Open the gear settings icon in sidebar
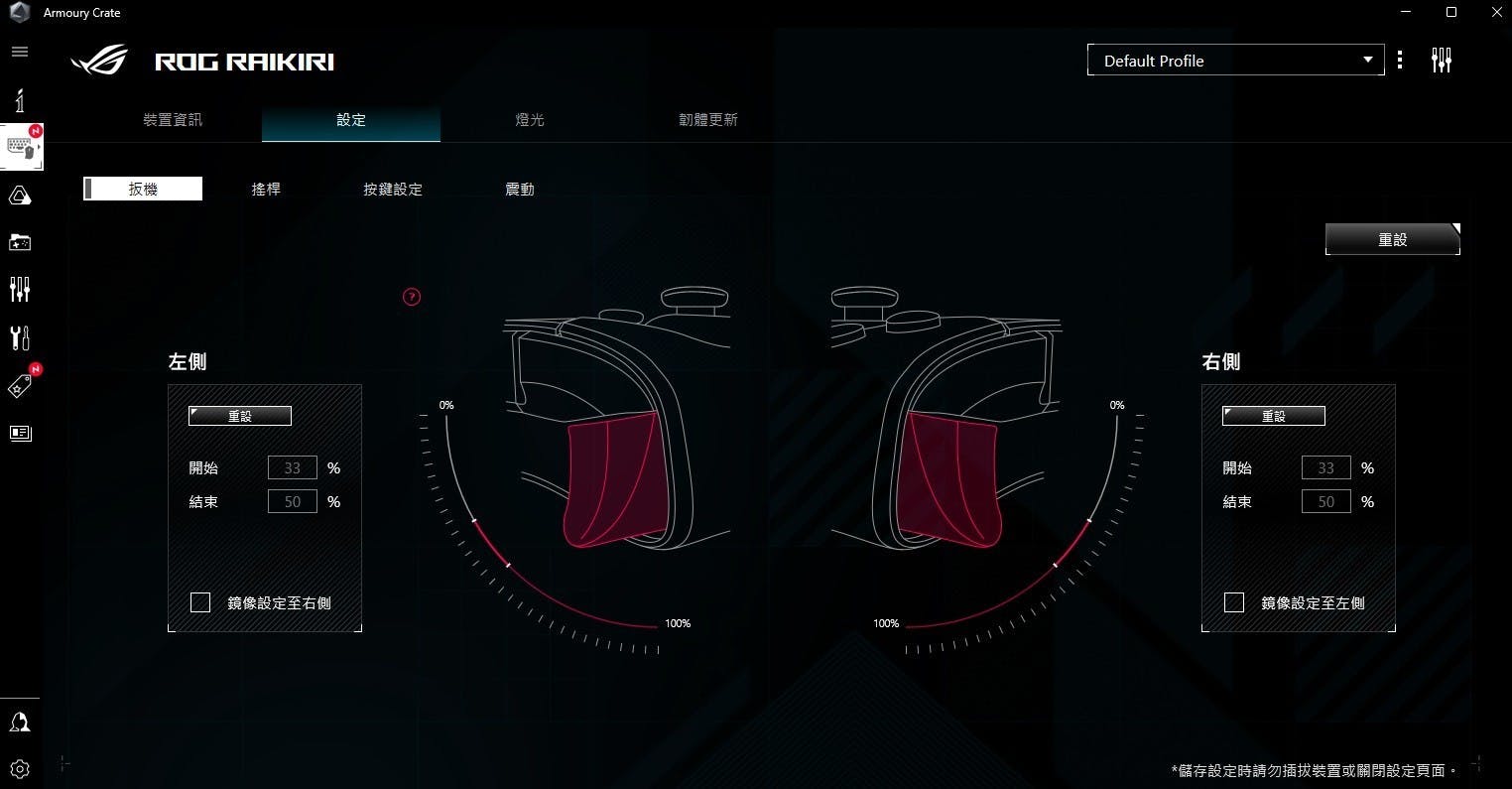Screen dimensions: 1512x789 [20, 768]
